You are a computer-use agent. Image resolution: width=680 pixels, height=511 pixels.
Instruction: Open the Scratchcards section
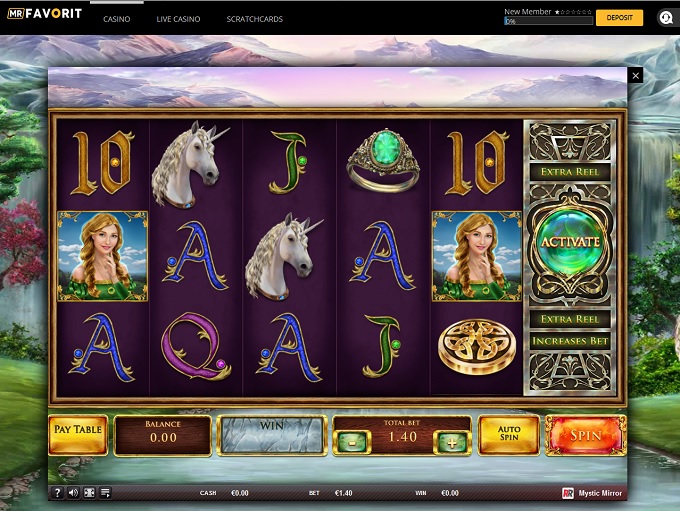[254, 19]
